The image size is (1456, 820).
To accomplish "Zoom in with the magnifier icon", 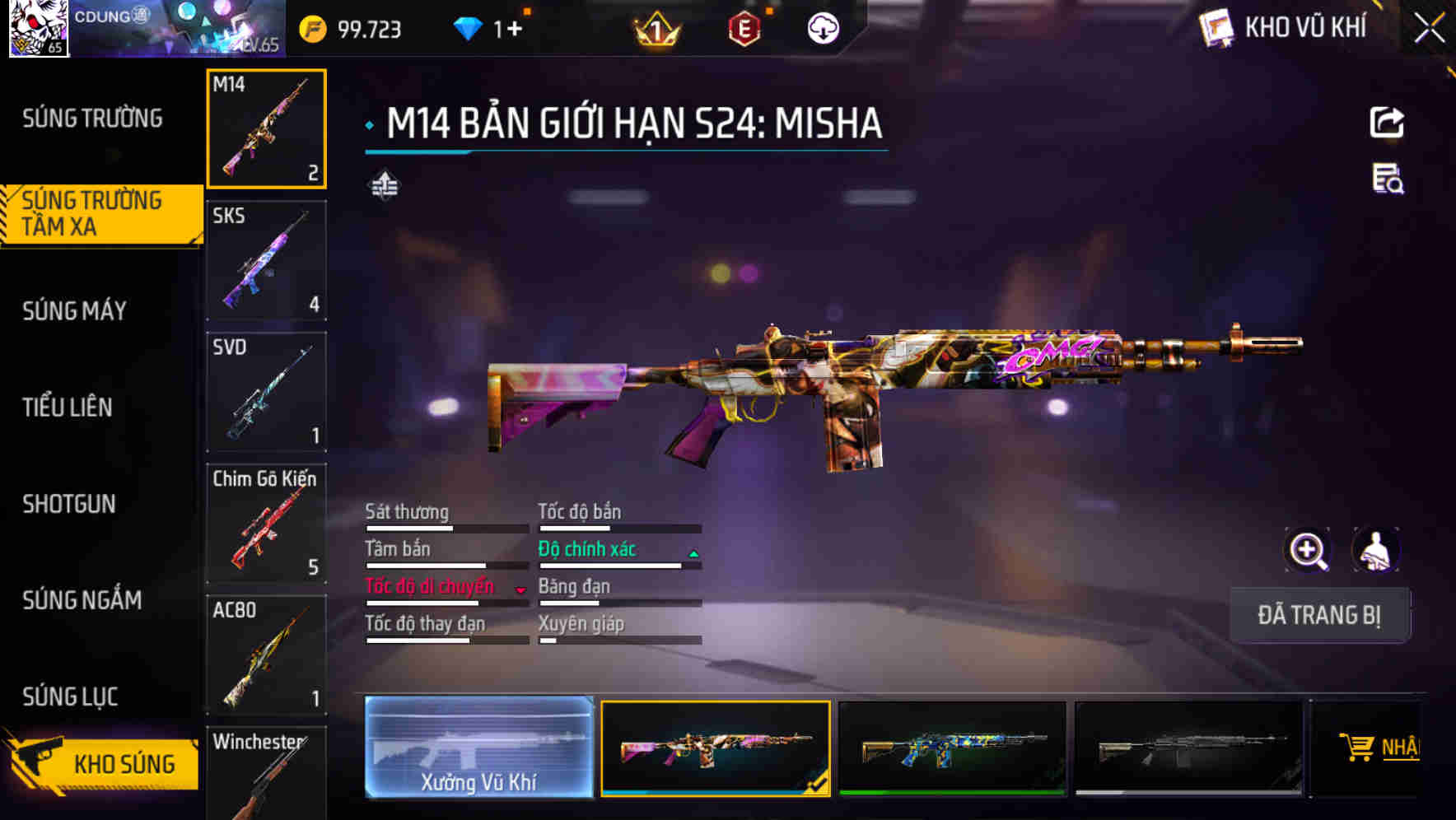I will pos(1307,550).
